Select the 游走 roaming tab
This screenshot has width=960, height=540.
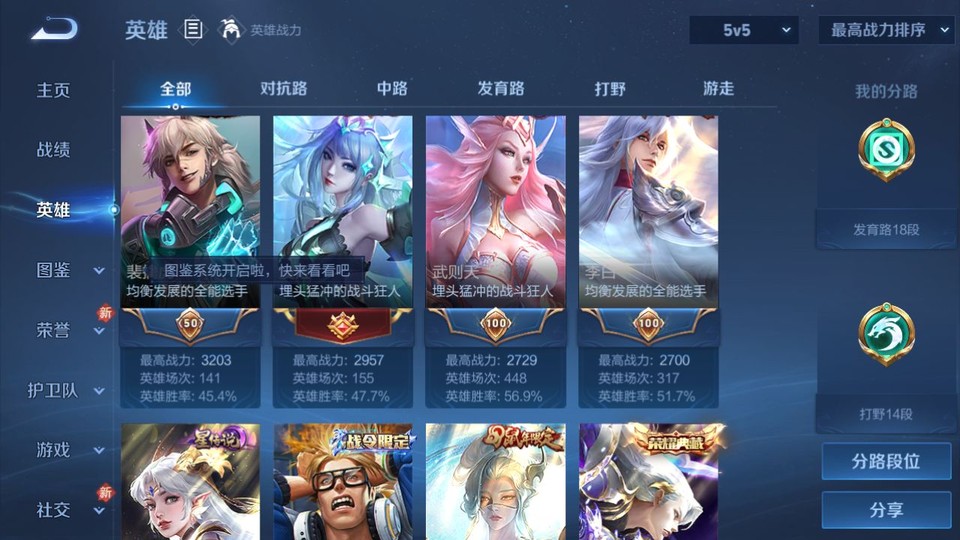tap(718, 88)
